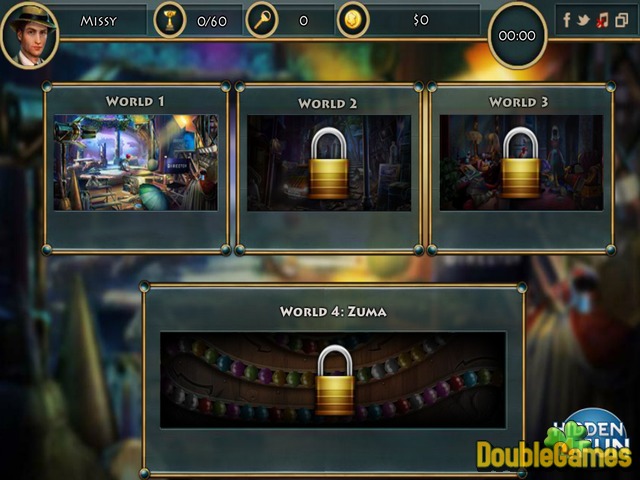Open the World 1 level
640x480 pixels.
[x=135, y=162]
